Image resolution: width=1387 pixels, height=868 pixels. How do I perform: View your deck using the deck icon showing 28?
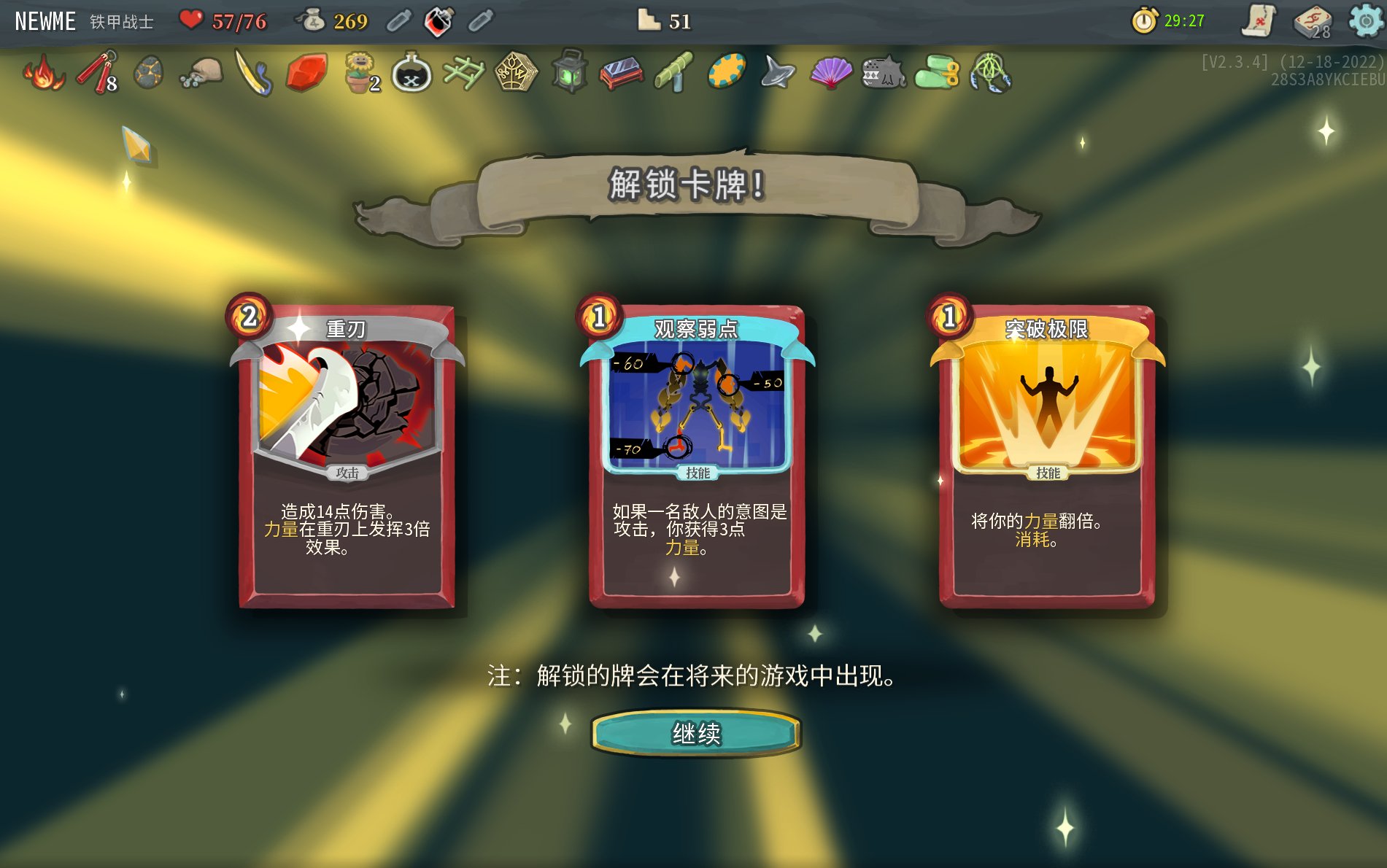pyautogui.click(x=1310, y=20)
